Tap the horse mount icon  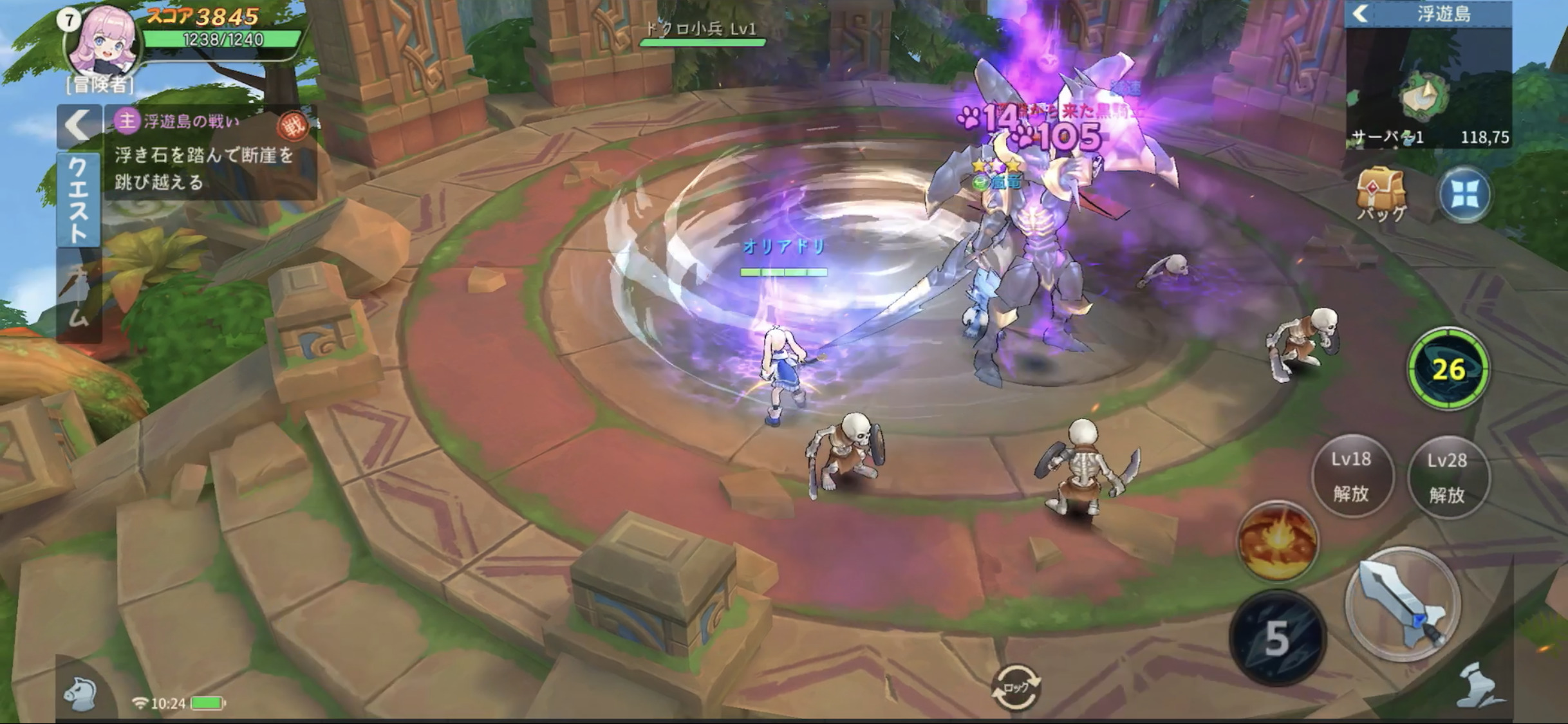pyautogui.click(x=82, y=695)
